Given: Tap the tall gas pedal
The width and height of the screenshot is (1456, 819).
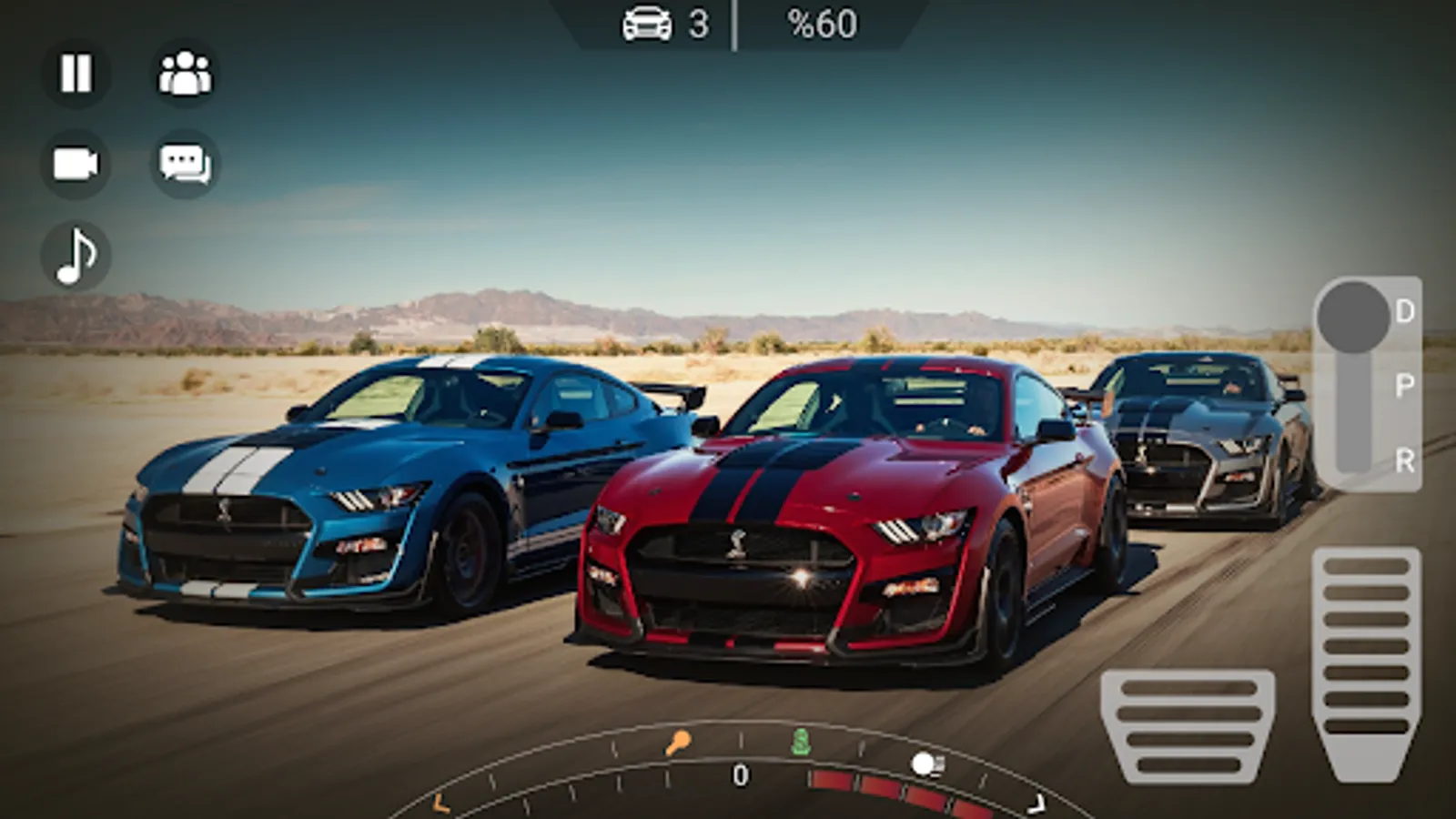Looking at the screenshot, I should 1366,660.
